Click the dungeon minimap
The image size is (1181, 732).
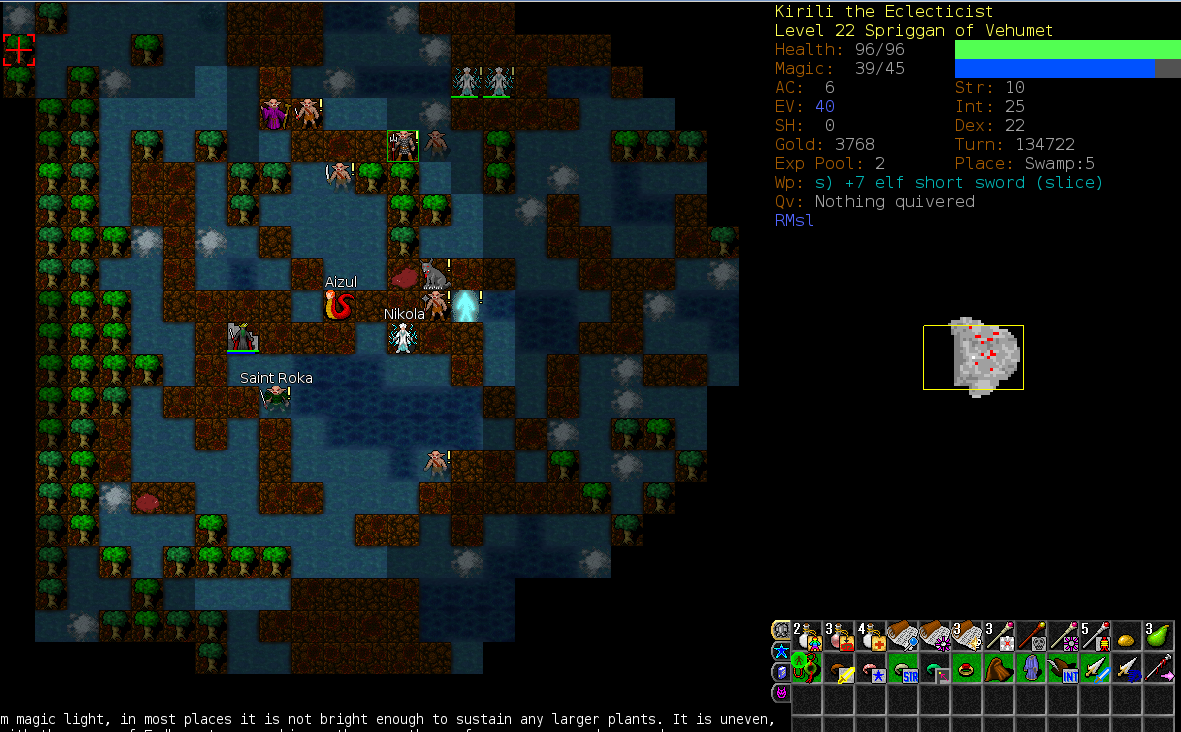pyautogui.click(x=973, y=357)
